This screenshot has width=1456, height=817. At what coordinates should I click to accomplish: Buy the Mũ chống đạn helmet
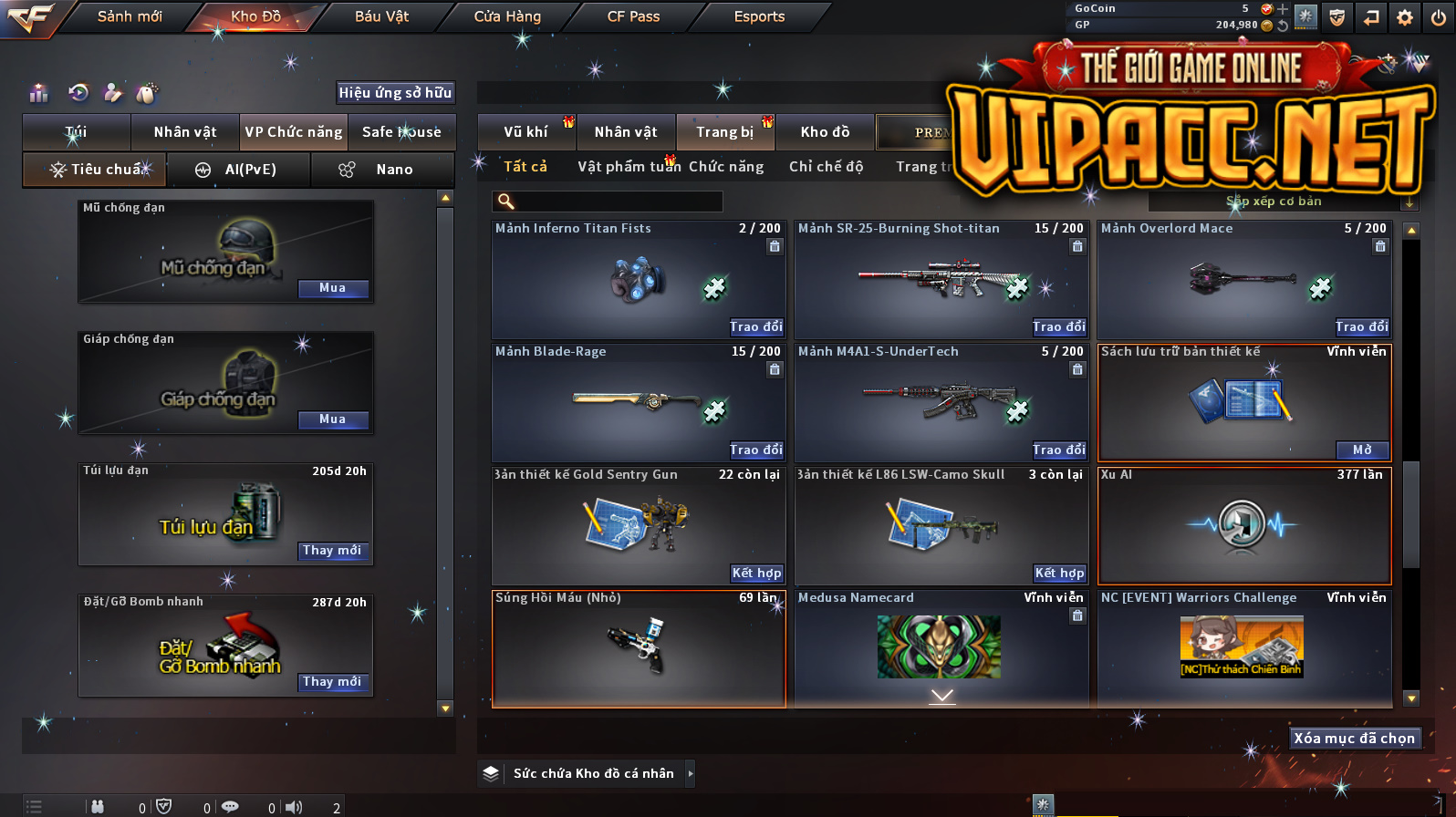tap(333, 288)
